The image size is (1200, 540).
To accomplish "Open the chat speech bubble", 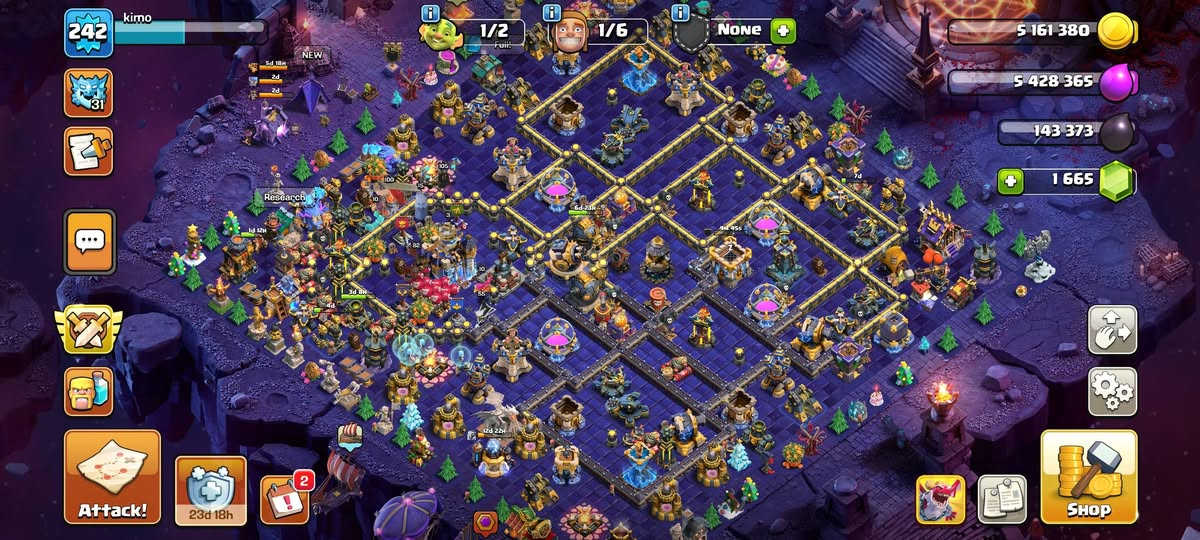I will coord(89,241).
